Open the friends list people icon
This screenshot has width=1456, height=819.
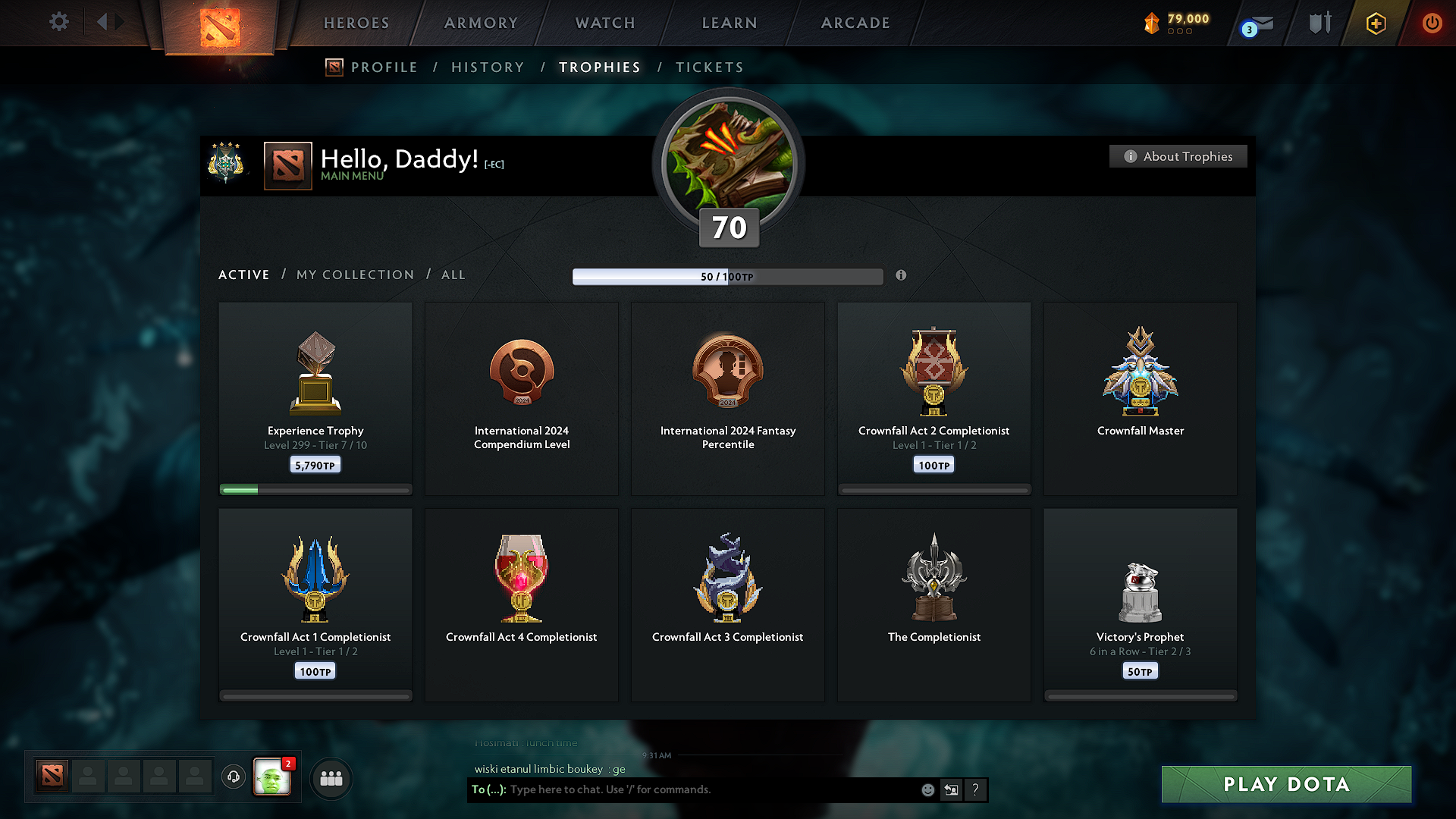click(x=331, y=778)
